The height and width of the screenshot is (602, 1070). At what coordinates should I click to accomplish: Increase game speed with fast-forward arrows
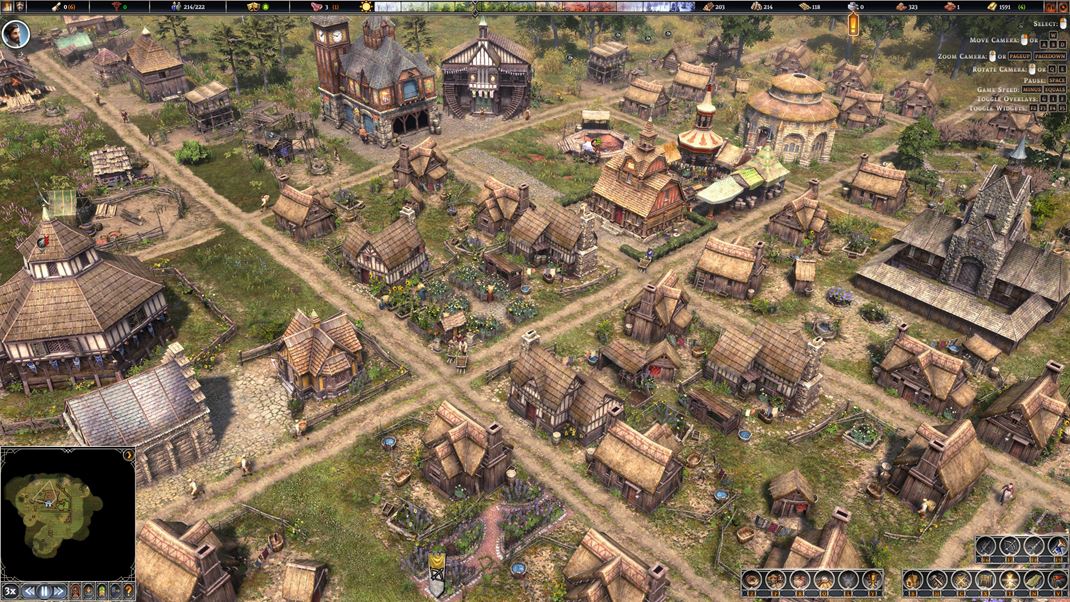click(x=59, y=591)
